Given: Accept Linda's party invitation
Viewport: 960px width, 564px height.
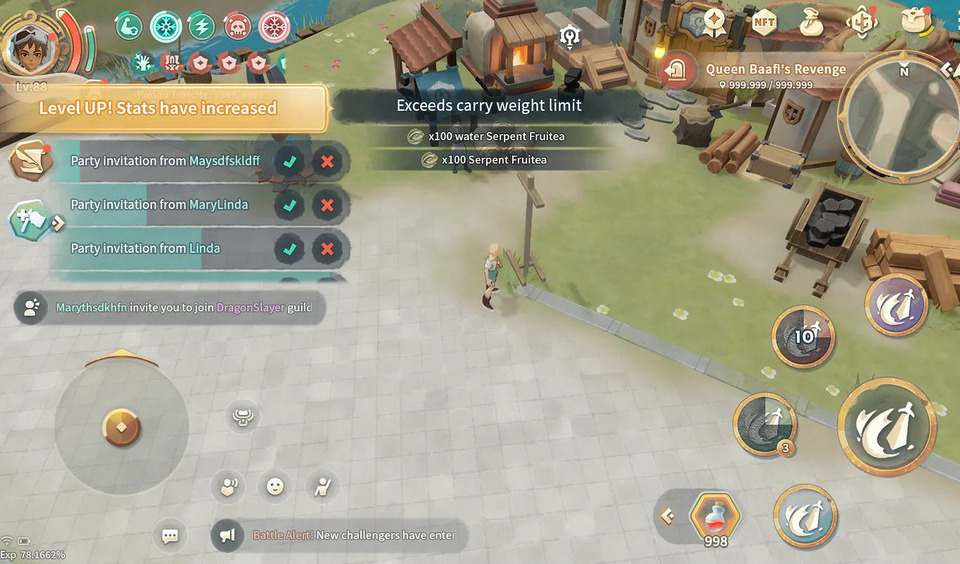Looking at the screenshot, I should pyautogui.click(x=290, y=249).
